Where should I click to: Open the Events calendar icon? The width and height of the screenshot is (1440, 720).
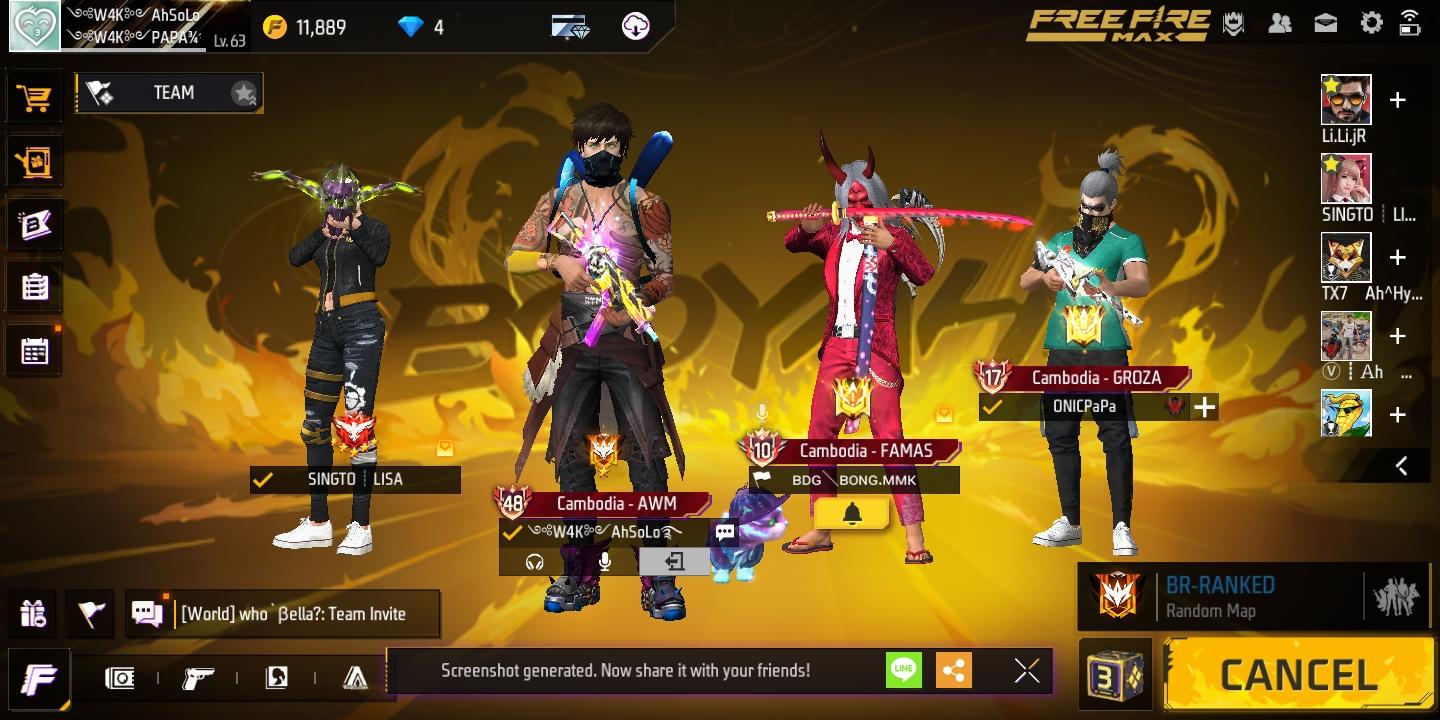coord(35,351)
